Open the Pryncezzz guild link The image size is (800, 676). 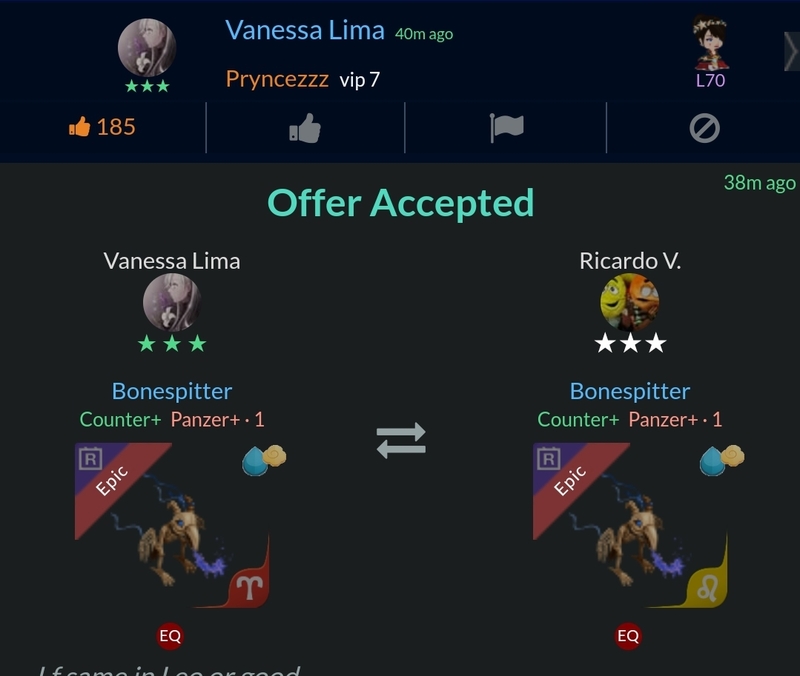(277, 79)
